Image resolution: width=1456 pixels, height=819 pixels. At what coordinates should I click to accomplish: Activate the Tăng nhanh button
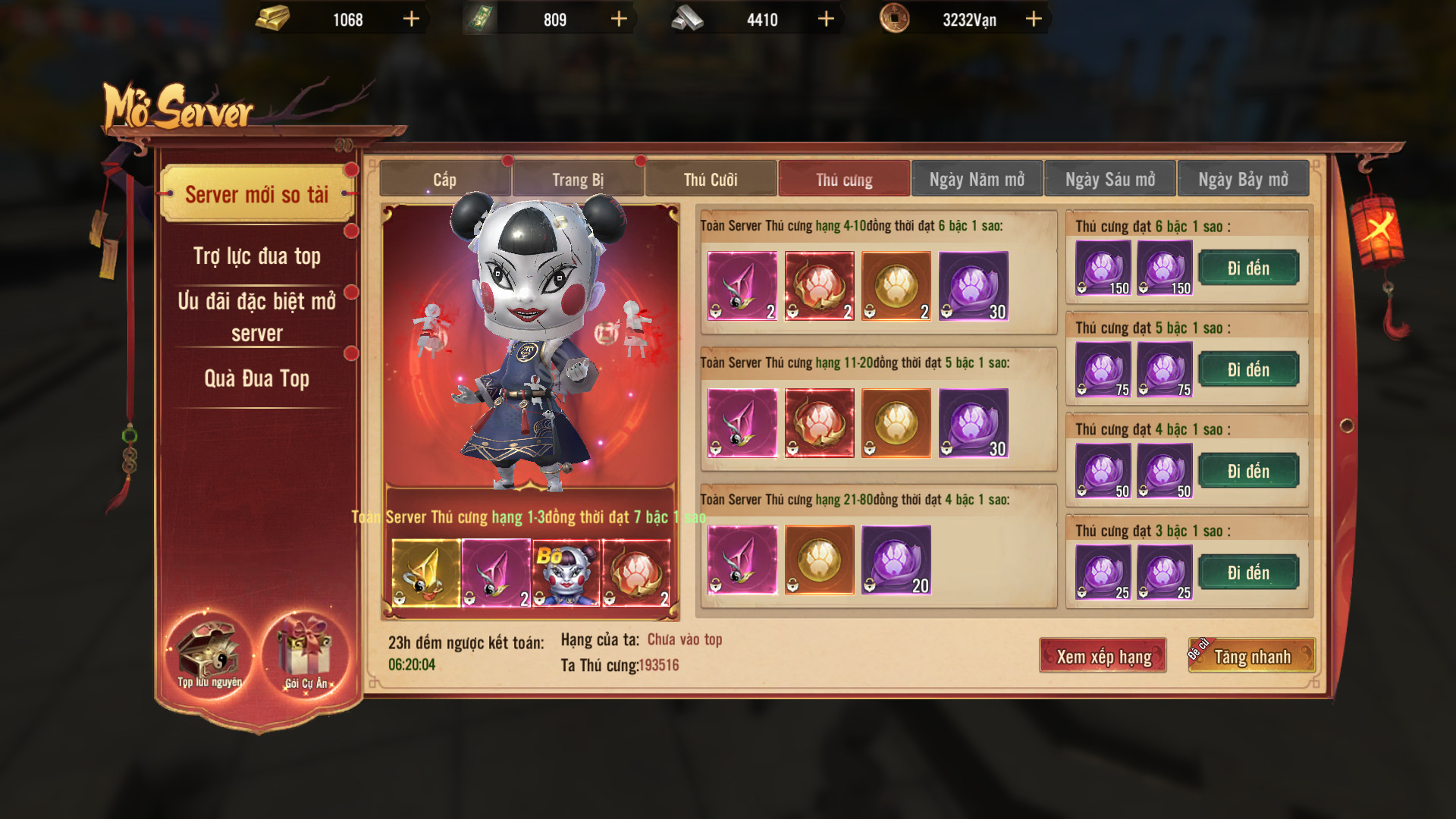click(1252, 657)
